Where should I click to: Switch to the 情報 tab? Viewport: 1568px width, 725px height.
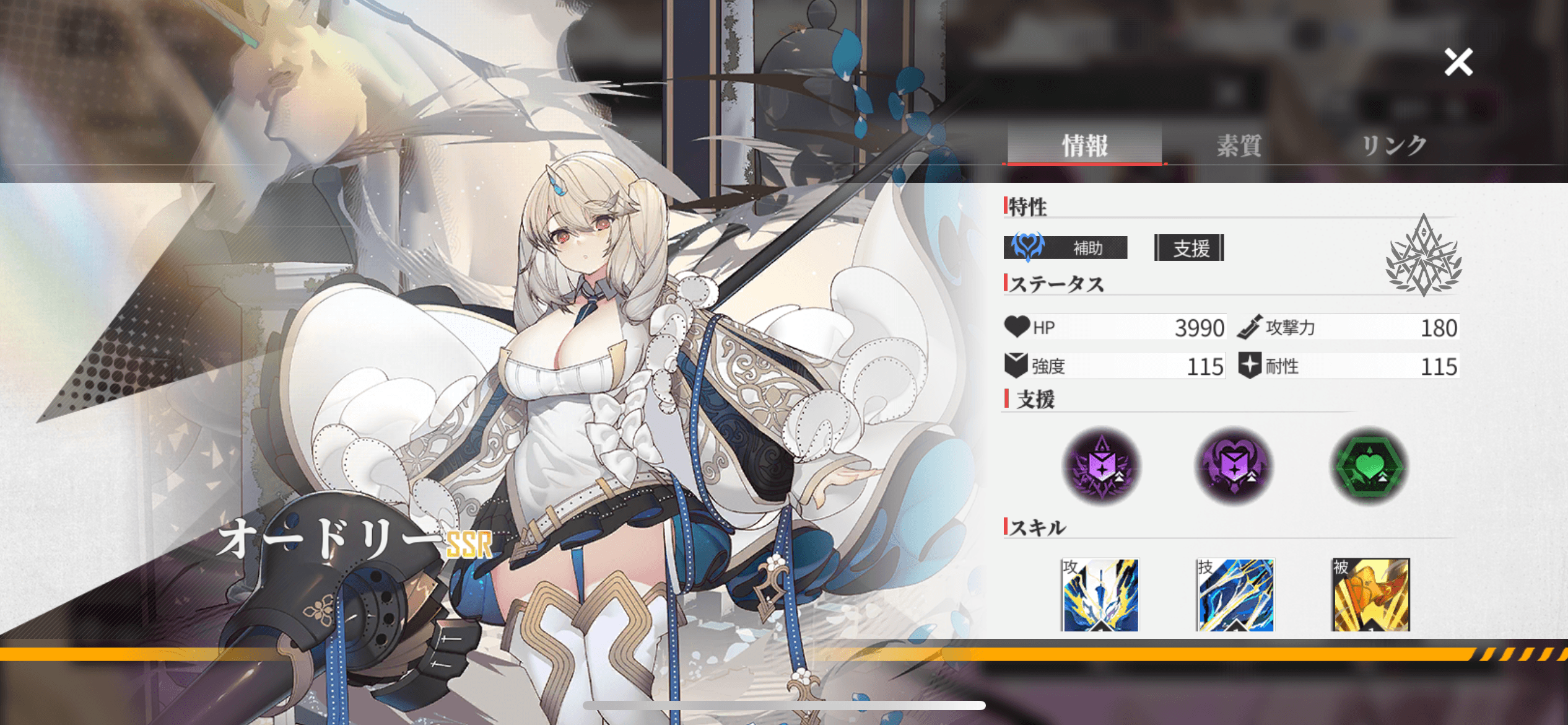pos(1084,146)
